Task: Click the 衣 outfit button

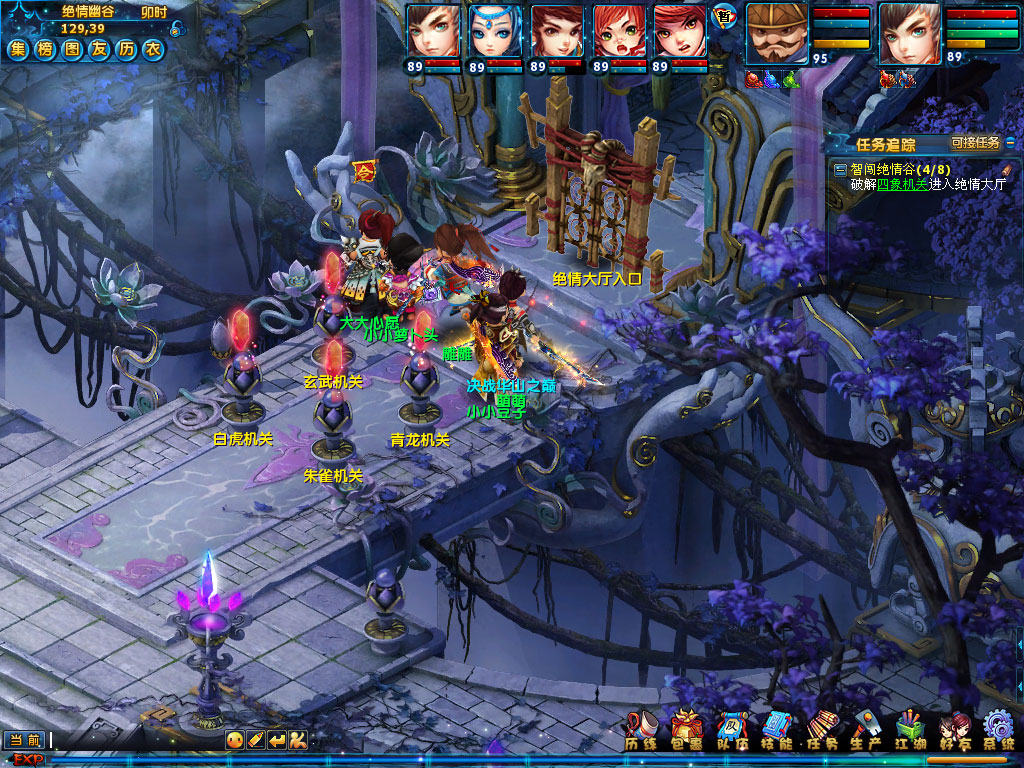Action: (152, 49)
